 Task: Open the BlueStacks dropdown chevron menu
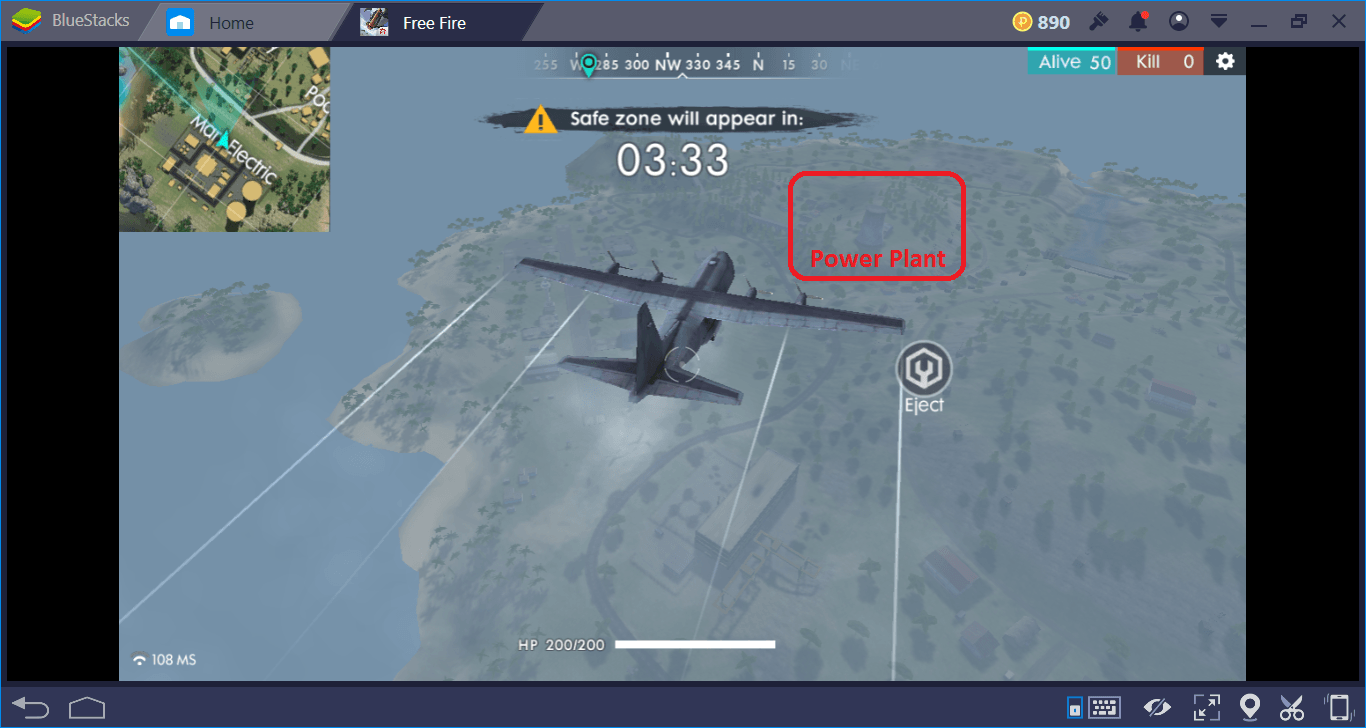pyautogui.click(x=1218, y=21)
